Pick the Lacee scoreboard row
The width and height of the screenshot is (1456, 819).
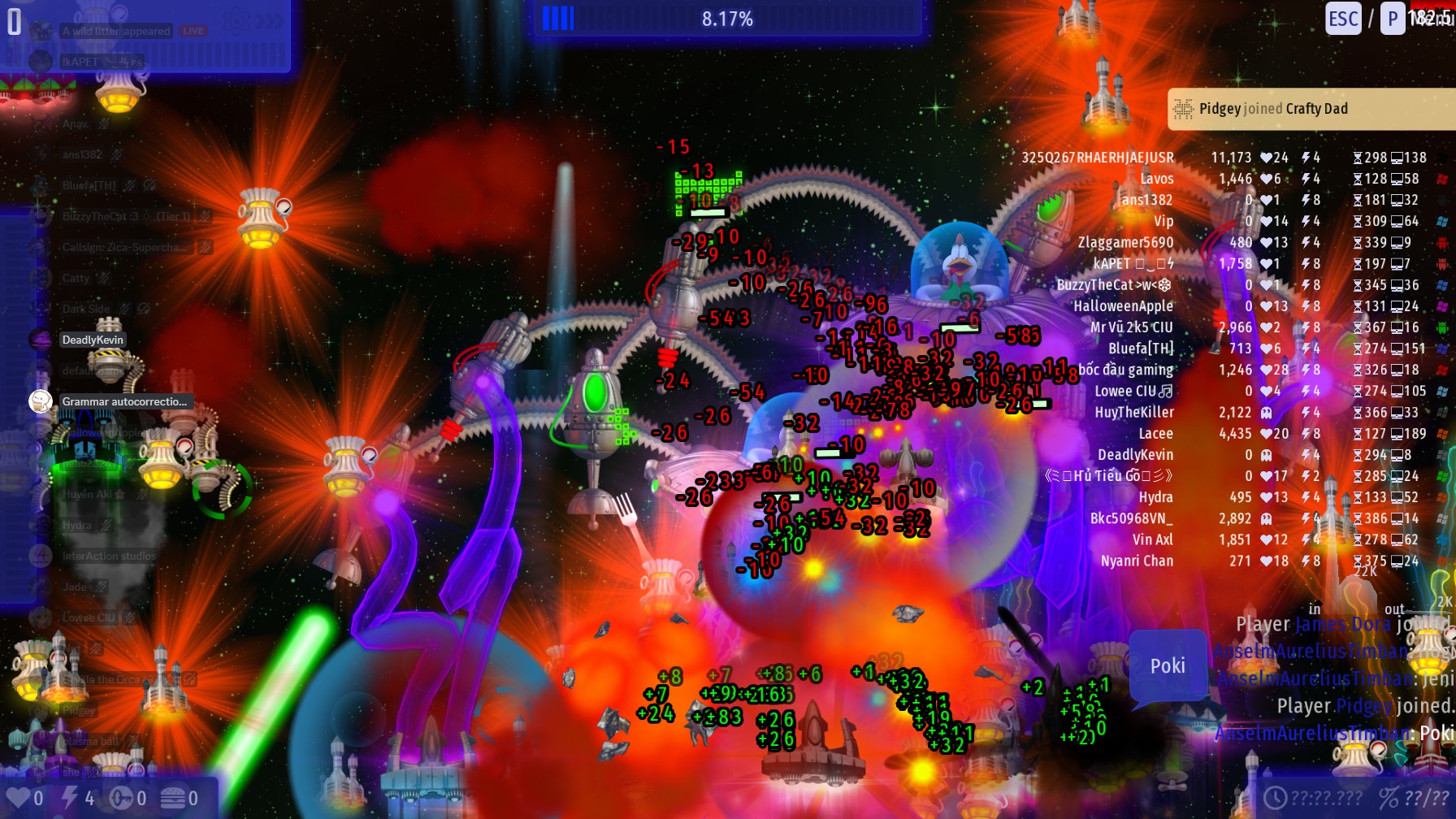click(x=1155, y=434)
